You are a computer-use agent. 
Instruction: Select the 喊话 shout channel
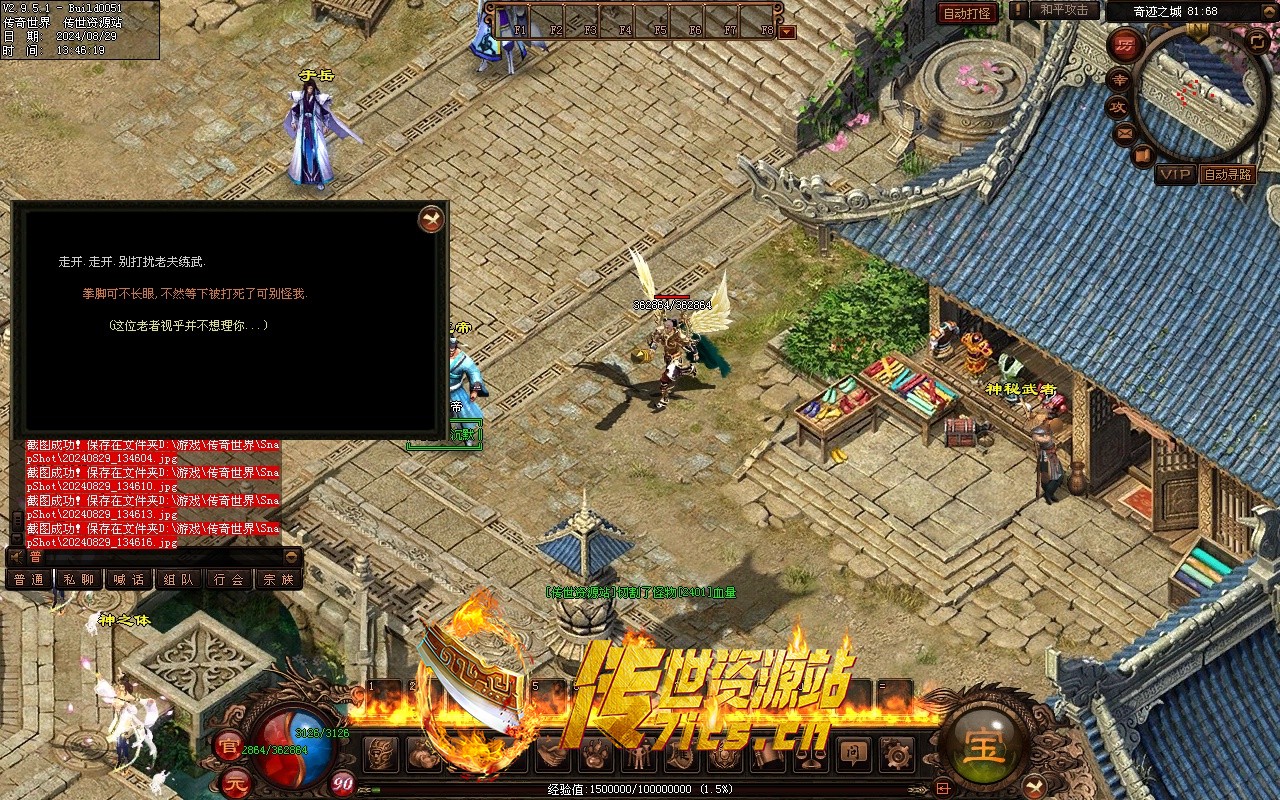point(129,579)
